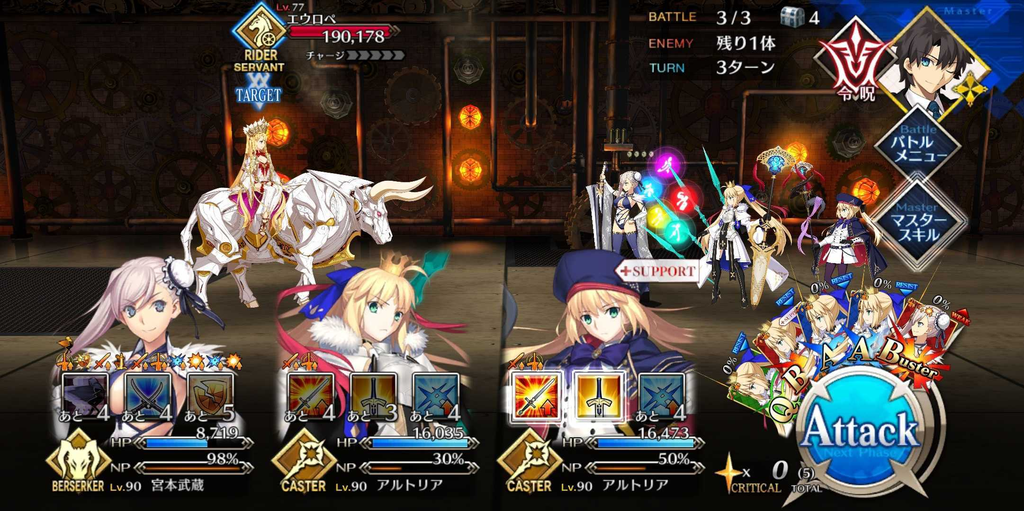The width and height of the screenshot is (1024, 511).
Task: Activate the glowing red sword burst skill
Action: click(x=533, y=395)
